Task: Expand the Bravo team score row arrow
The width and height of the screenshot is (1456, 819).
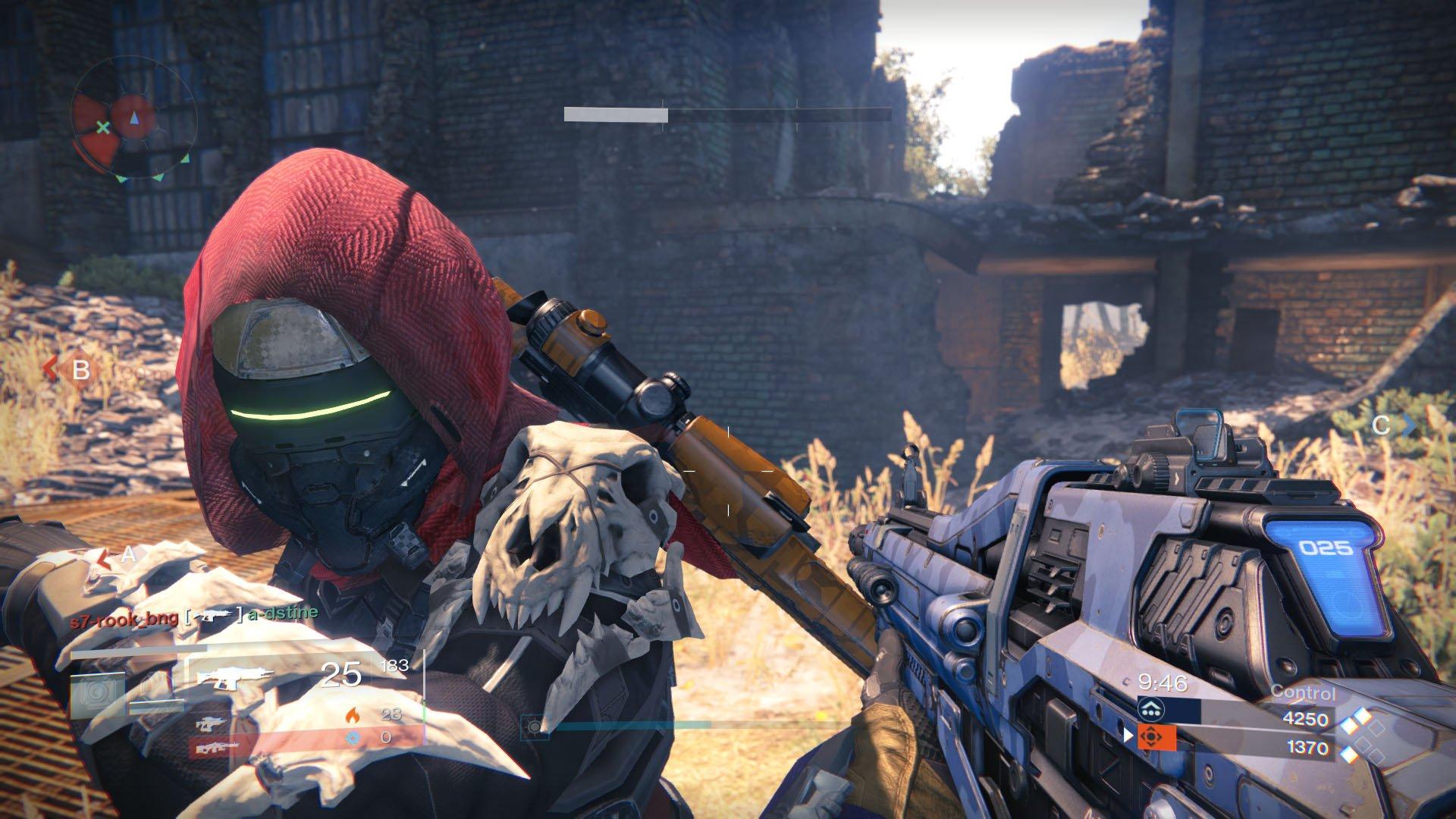Action: click(1128, 735)
